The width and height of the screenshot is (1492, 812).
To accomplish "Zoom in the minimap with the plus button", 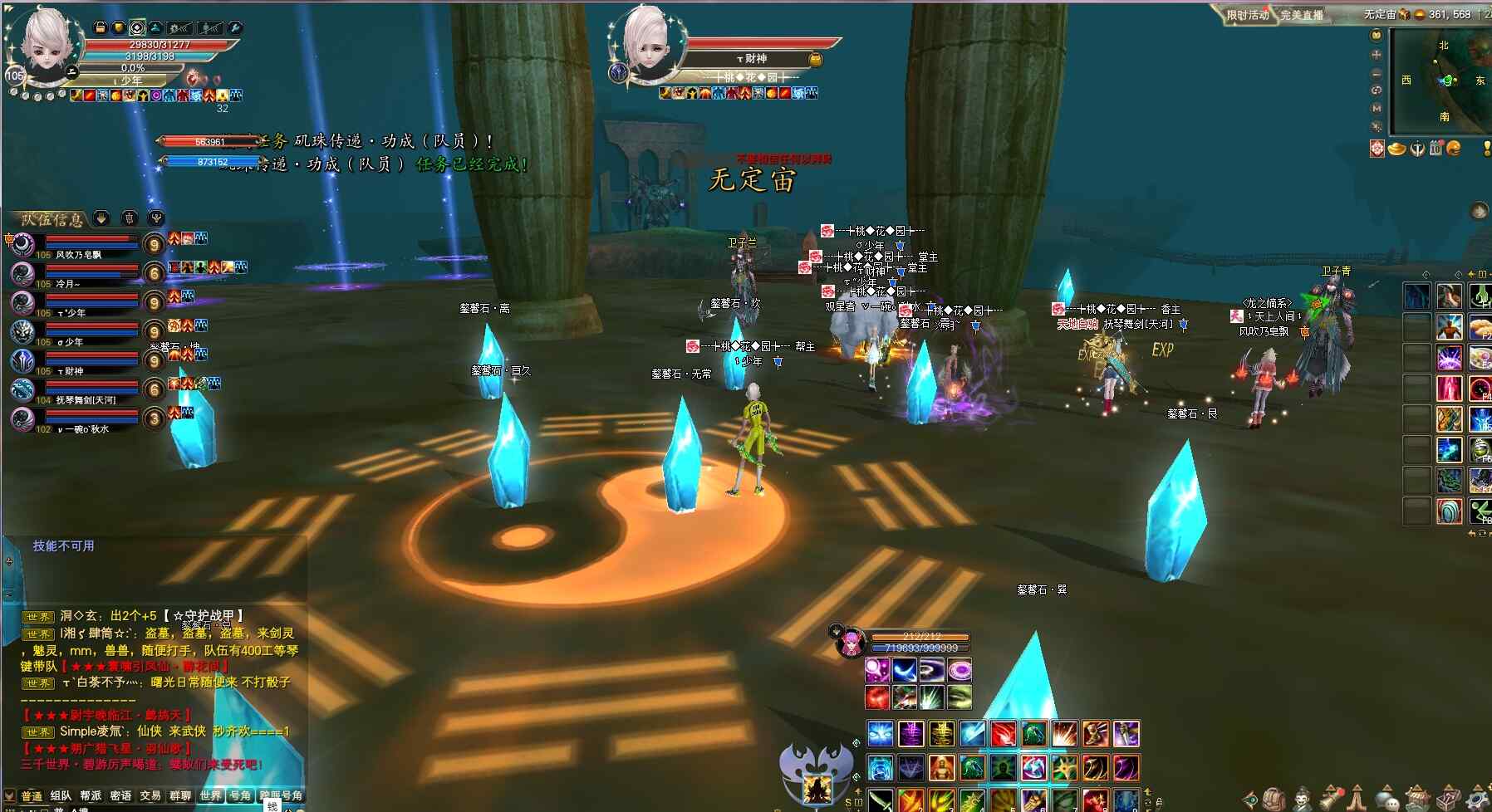I will click(x=1377, y=54).
